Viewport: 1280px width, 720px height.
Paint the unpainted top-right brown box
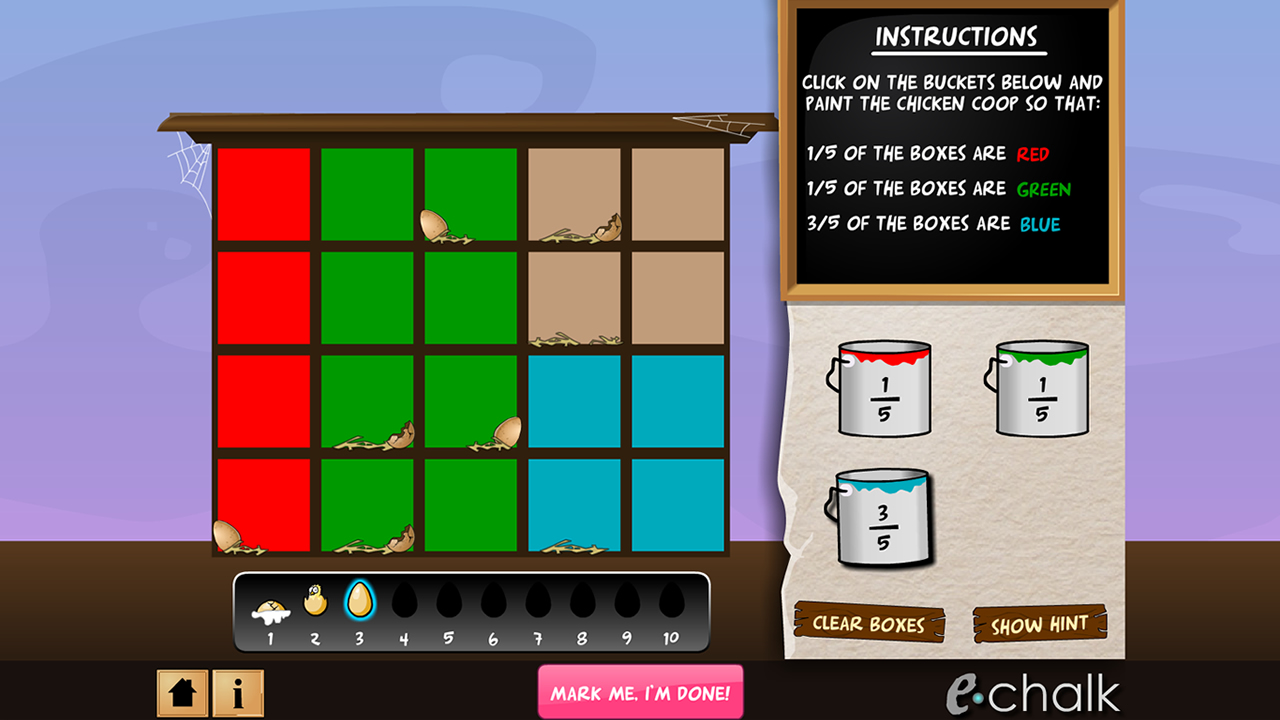[676, 195]
